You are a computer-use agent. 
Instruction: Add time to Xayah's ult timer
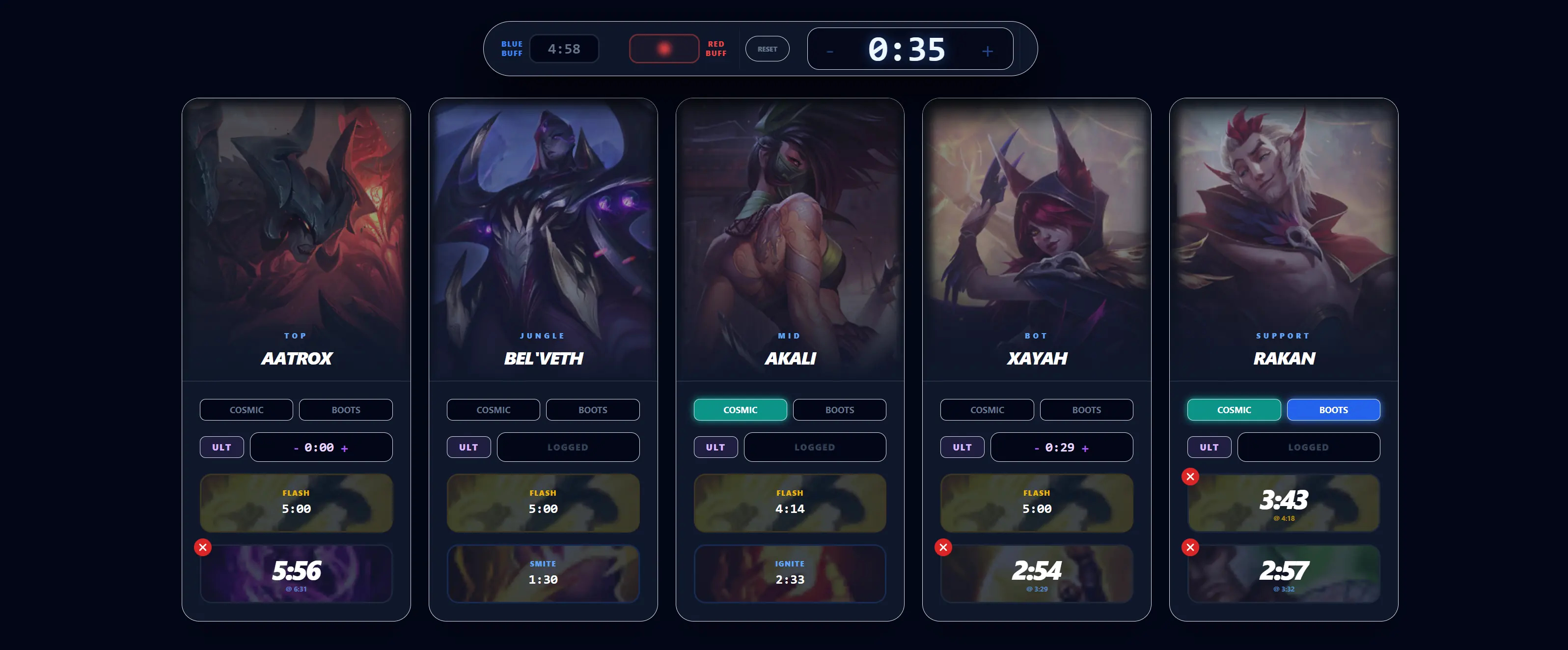(x=1085, y=449)
